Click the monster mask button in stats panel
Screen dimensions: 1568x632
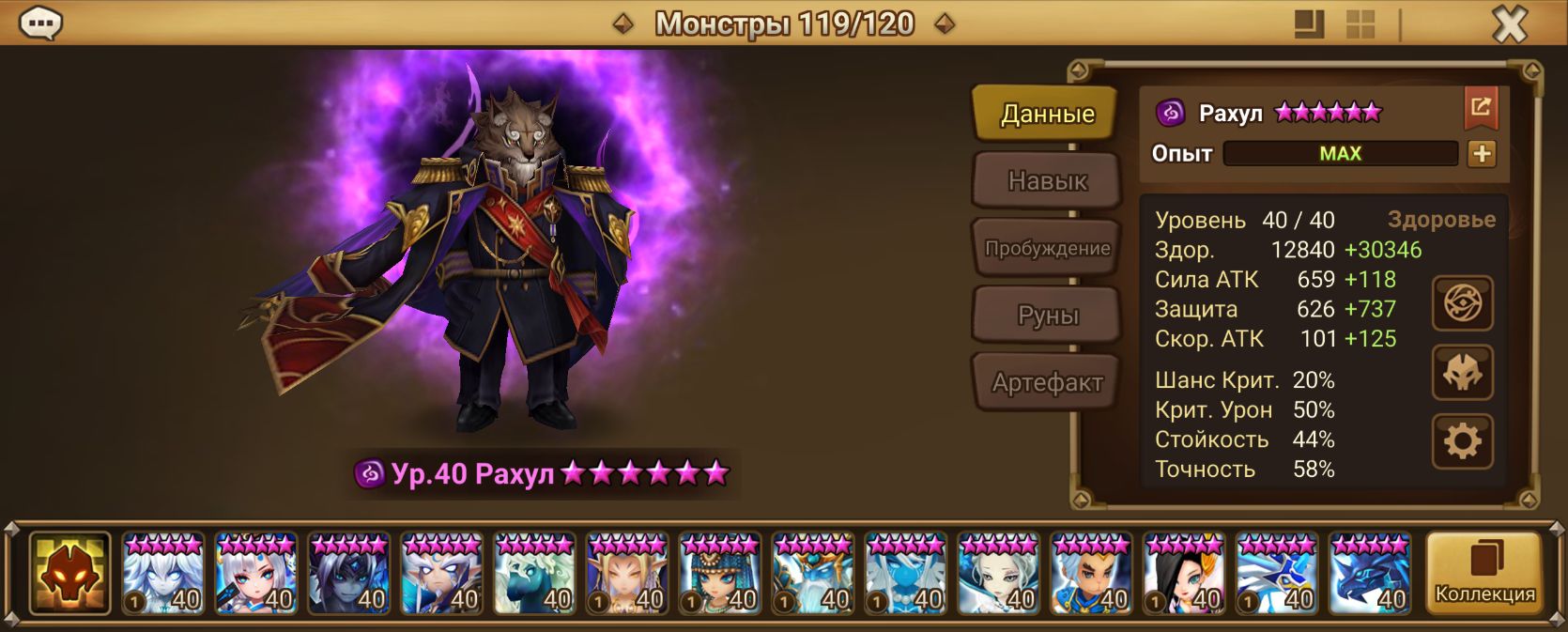[x=1462, y=373]
